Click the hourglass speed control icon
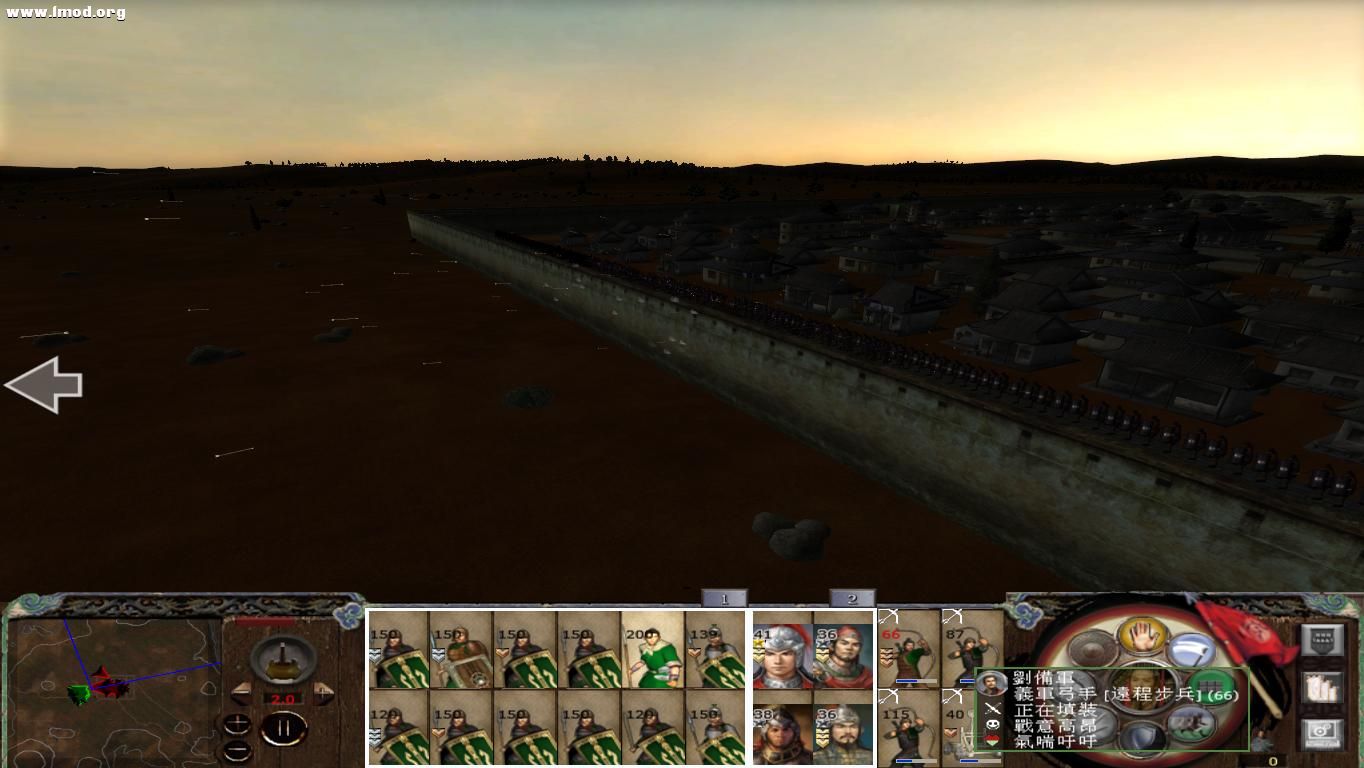Screen dimensions: 1364x768 (x=283, y=660)
